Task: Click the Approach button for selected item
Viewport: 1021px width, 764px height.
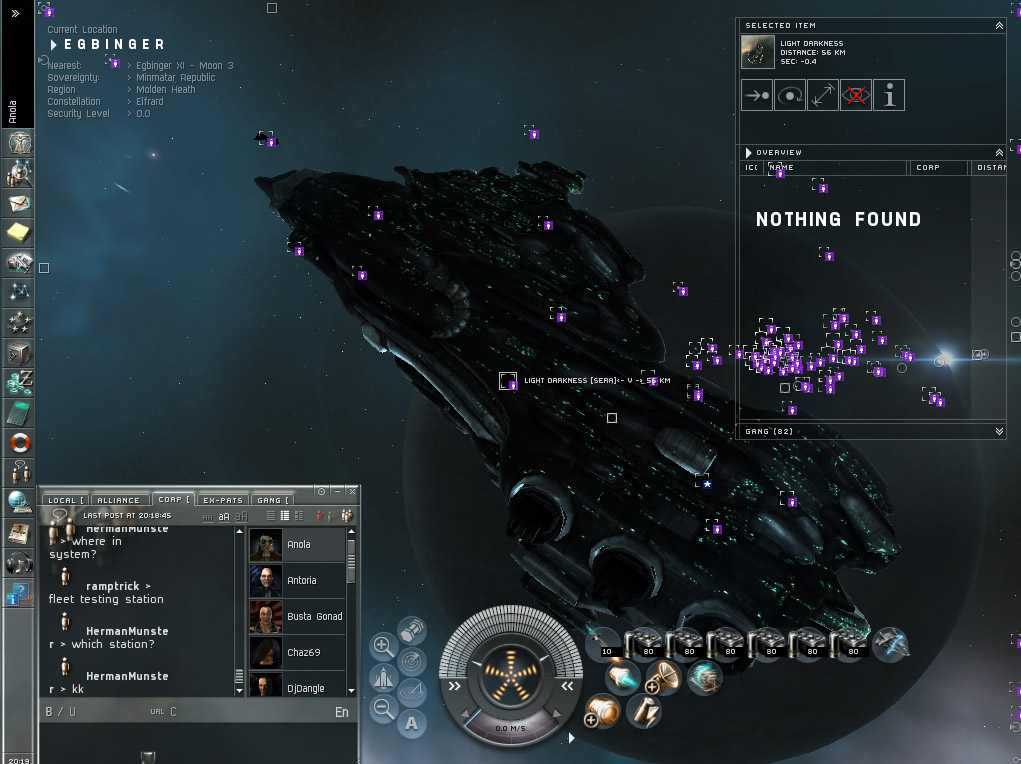Action: tap(757, 96)
